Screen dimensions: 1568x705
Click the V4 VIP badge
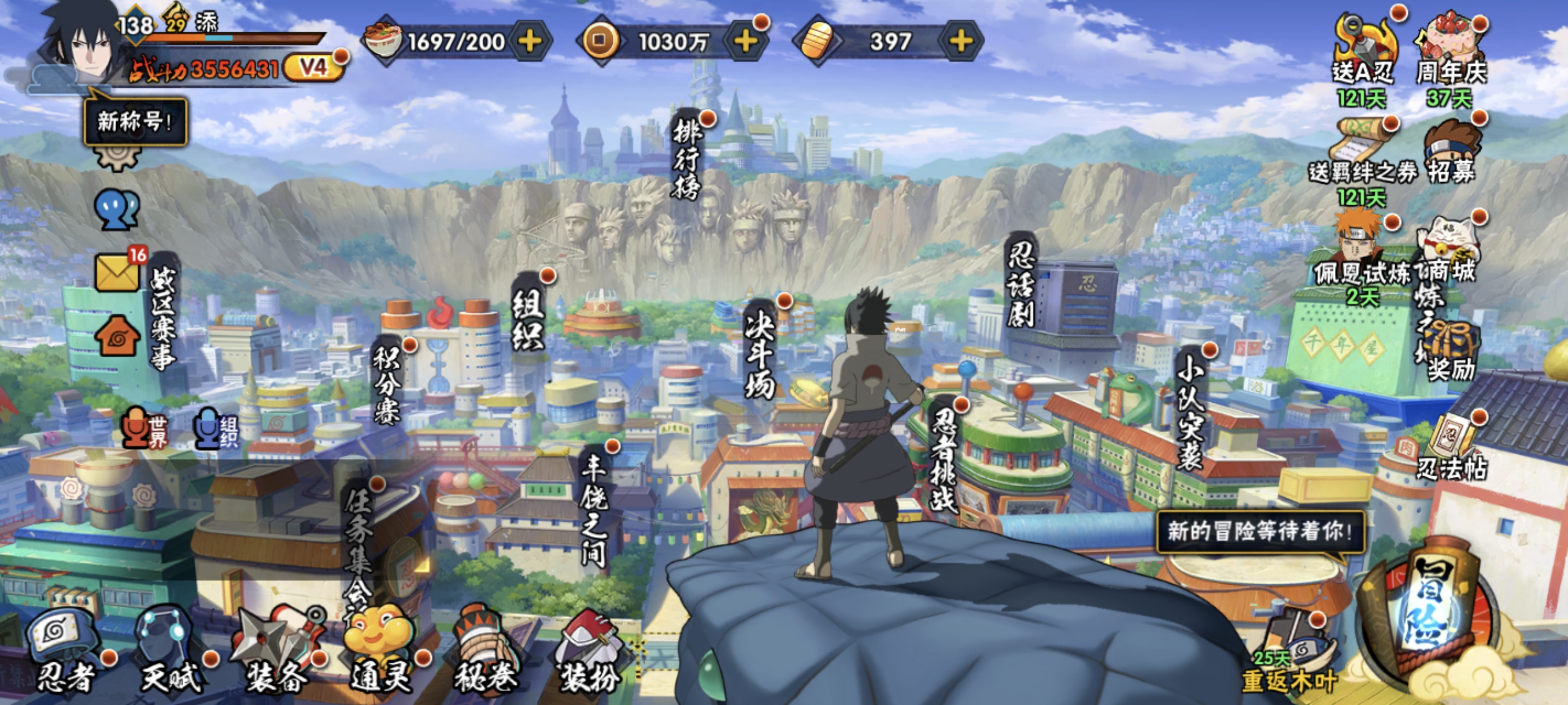coord(313,67)
